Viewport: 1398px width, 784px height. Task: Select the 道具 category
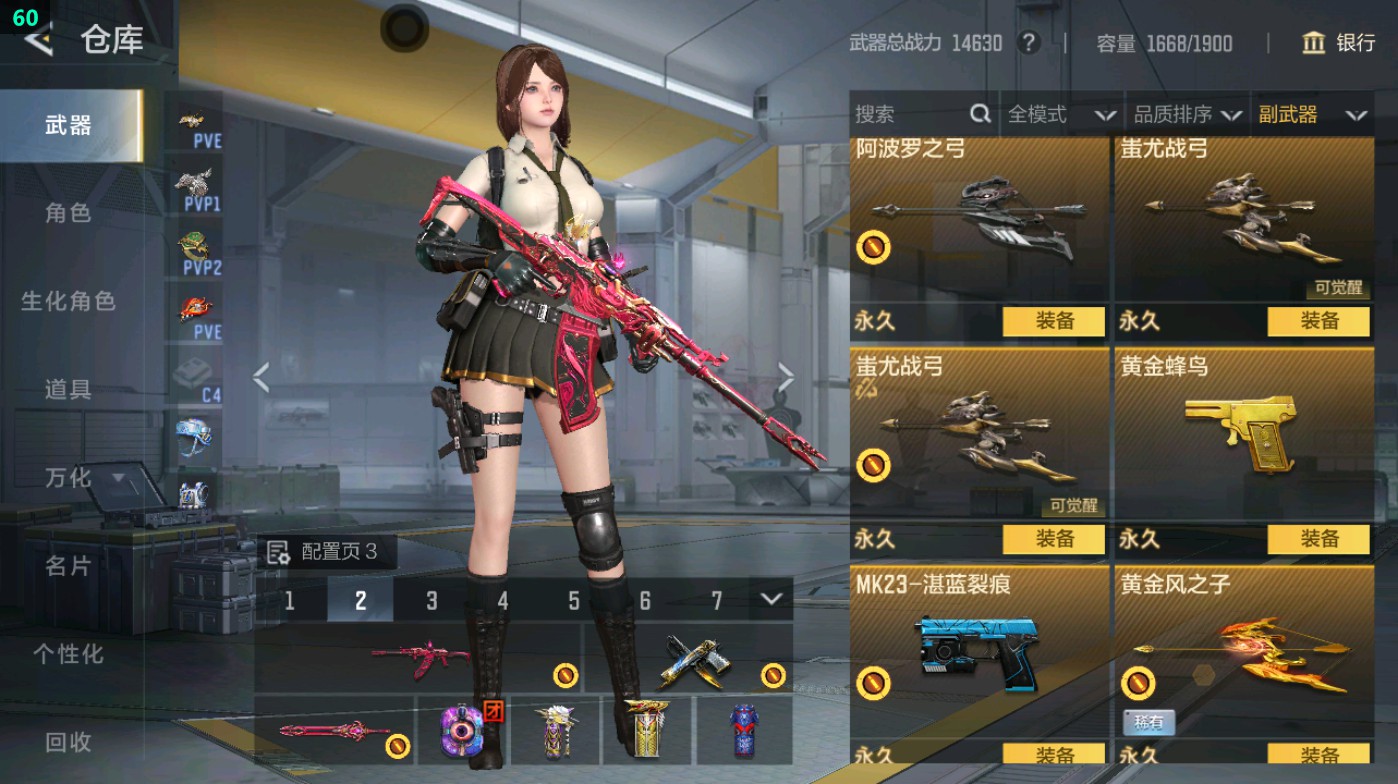(x=68, y=389)
